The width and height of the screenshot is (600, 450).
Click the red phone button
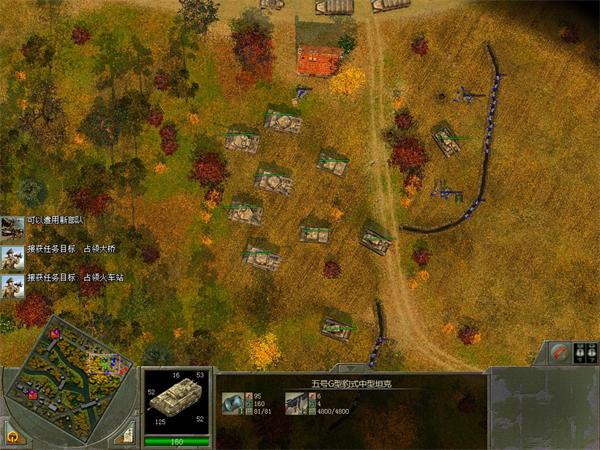561,353
